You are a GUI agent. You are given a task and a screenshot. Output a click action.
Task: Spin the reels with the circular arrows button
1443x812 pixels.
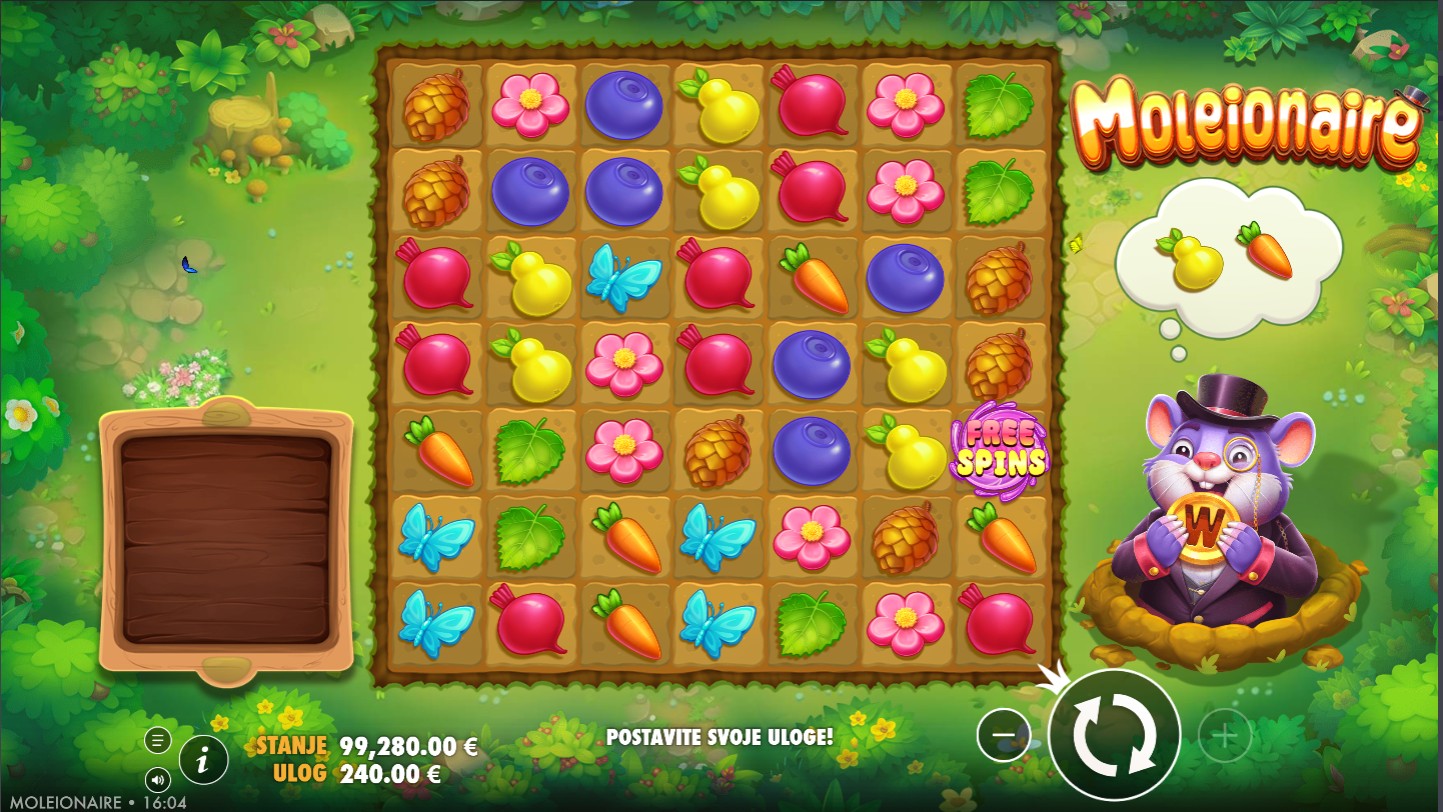click(x=1115, y=735)
